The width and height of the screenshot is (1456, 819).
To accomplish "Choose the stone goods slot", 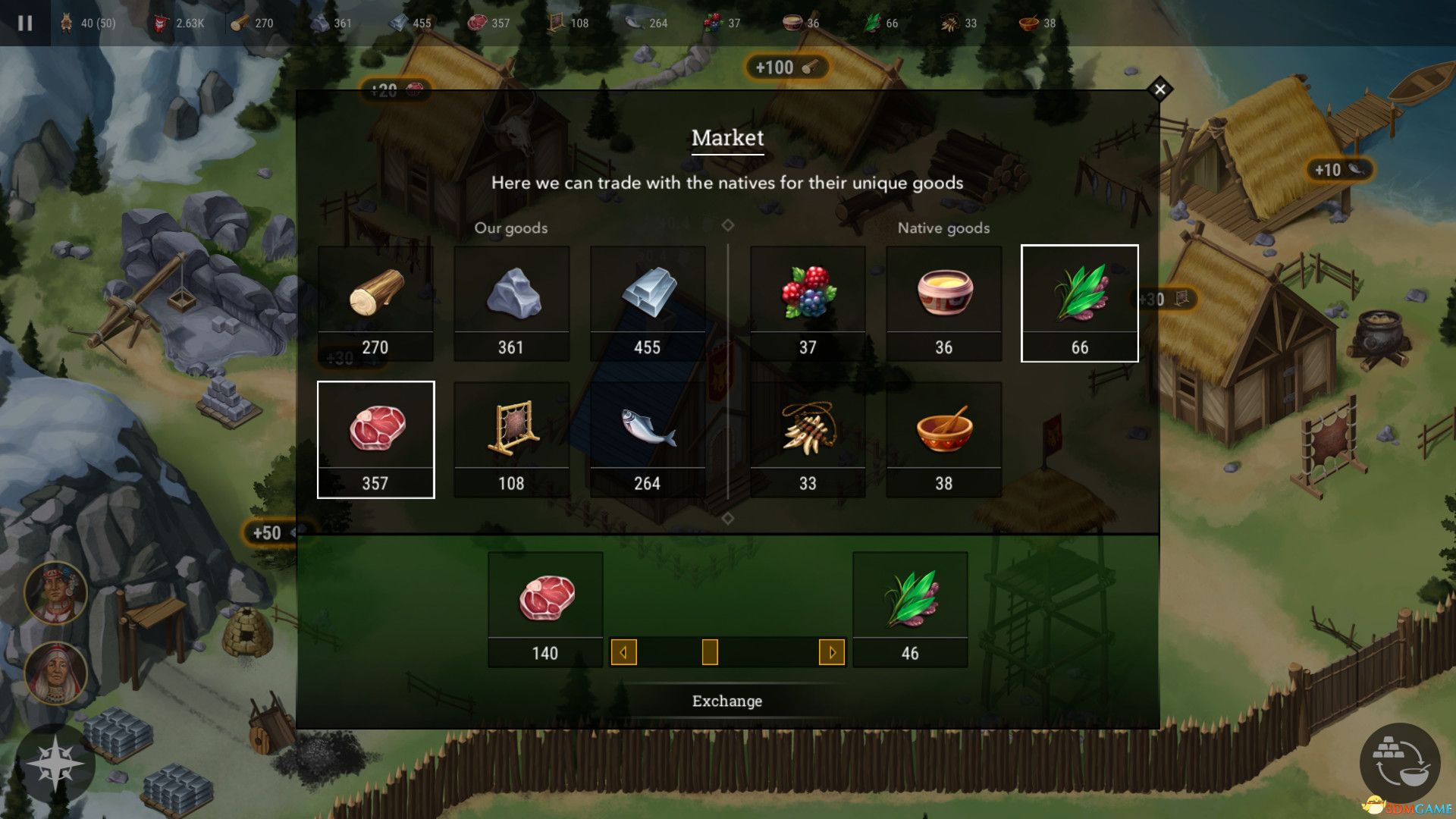I will pyautogui.click(x=511, y=303).
